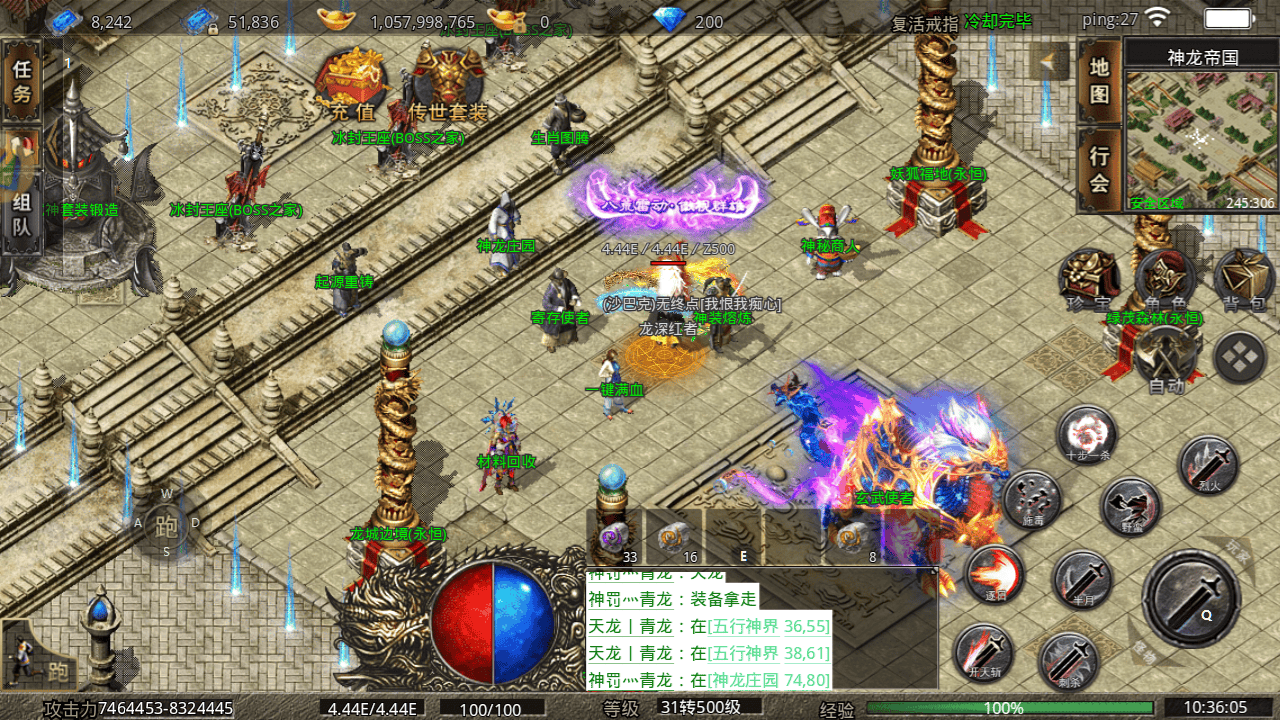
Task: Open the 地图 map button
Action: 1099,81
